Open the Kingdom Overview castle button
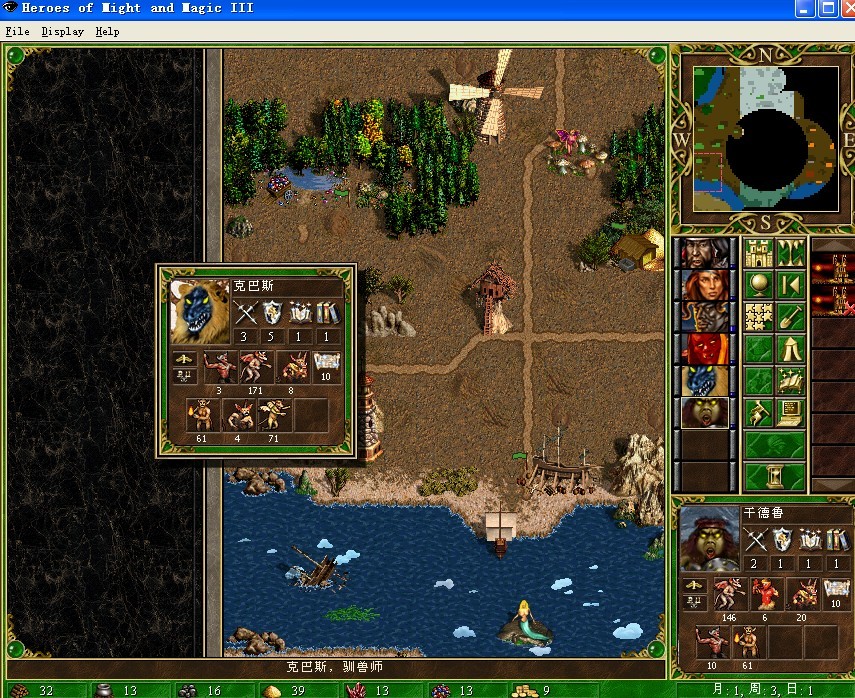This screenshot has width=855, height=698. tap(759, 252)
